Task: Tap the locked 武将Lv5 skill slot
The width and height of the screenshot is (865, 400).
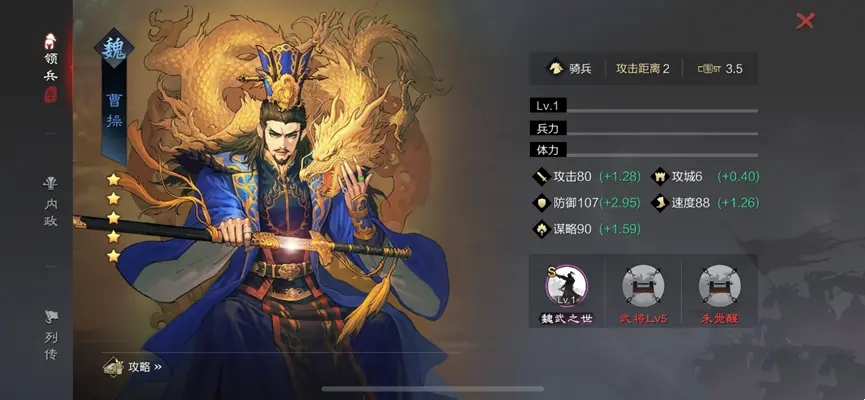Action: [643, 290]
